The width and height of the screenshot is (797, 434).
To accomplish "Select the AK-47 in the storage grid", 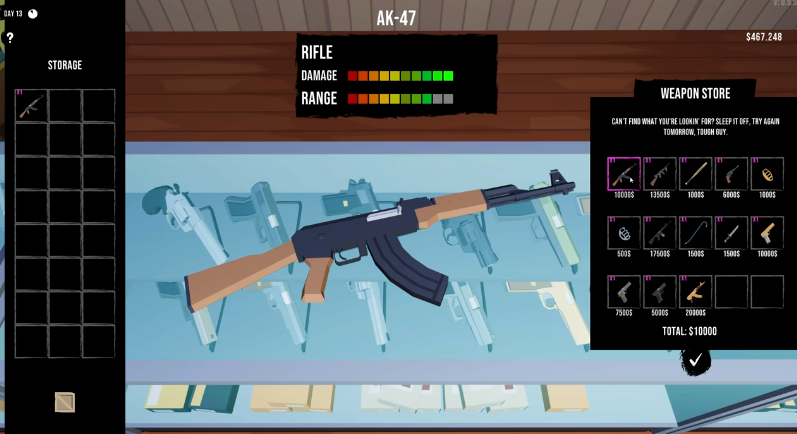I will pos(31,106).
